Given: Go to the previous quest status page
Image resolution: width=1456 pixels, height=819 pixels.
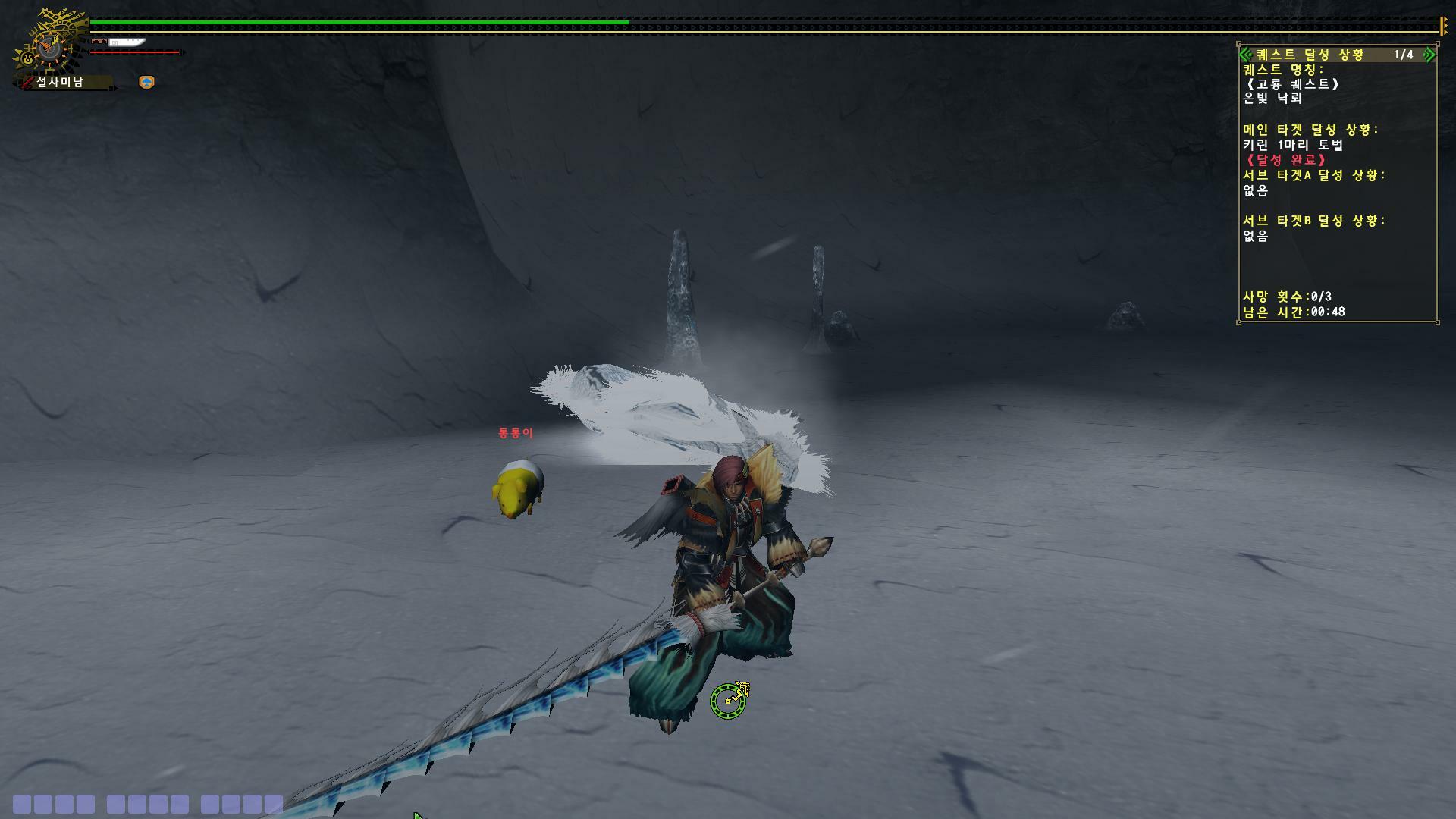Looking at the screenshot, I should [x=1245, y=55].
